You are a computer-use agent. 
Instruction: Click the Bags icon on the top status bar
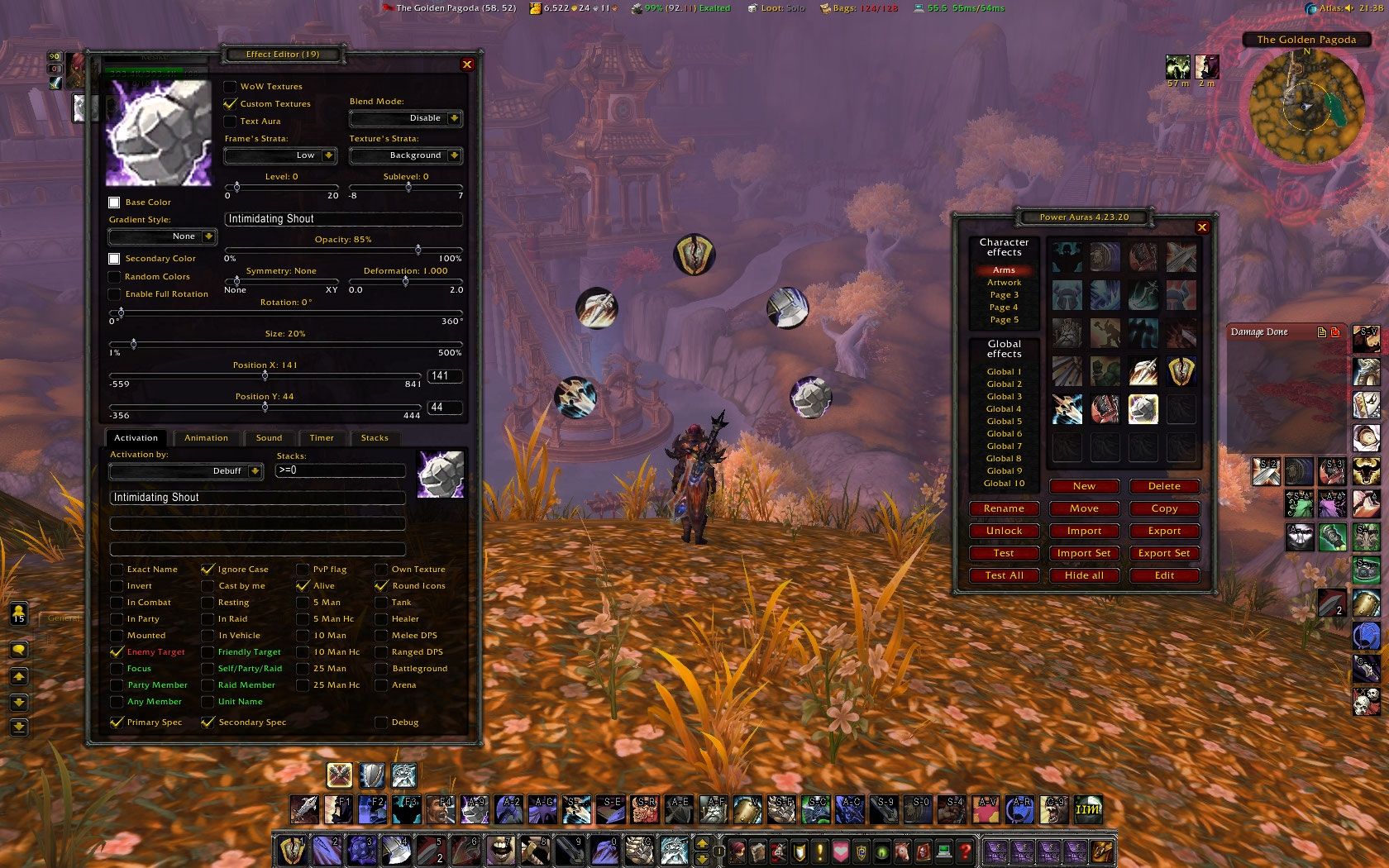point(823,8)
